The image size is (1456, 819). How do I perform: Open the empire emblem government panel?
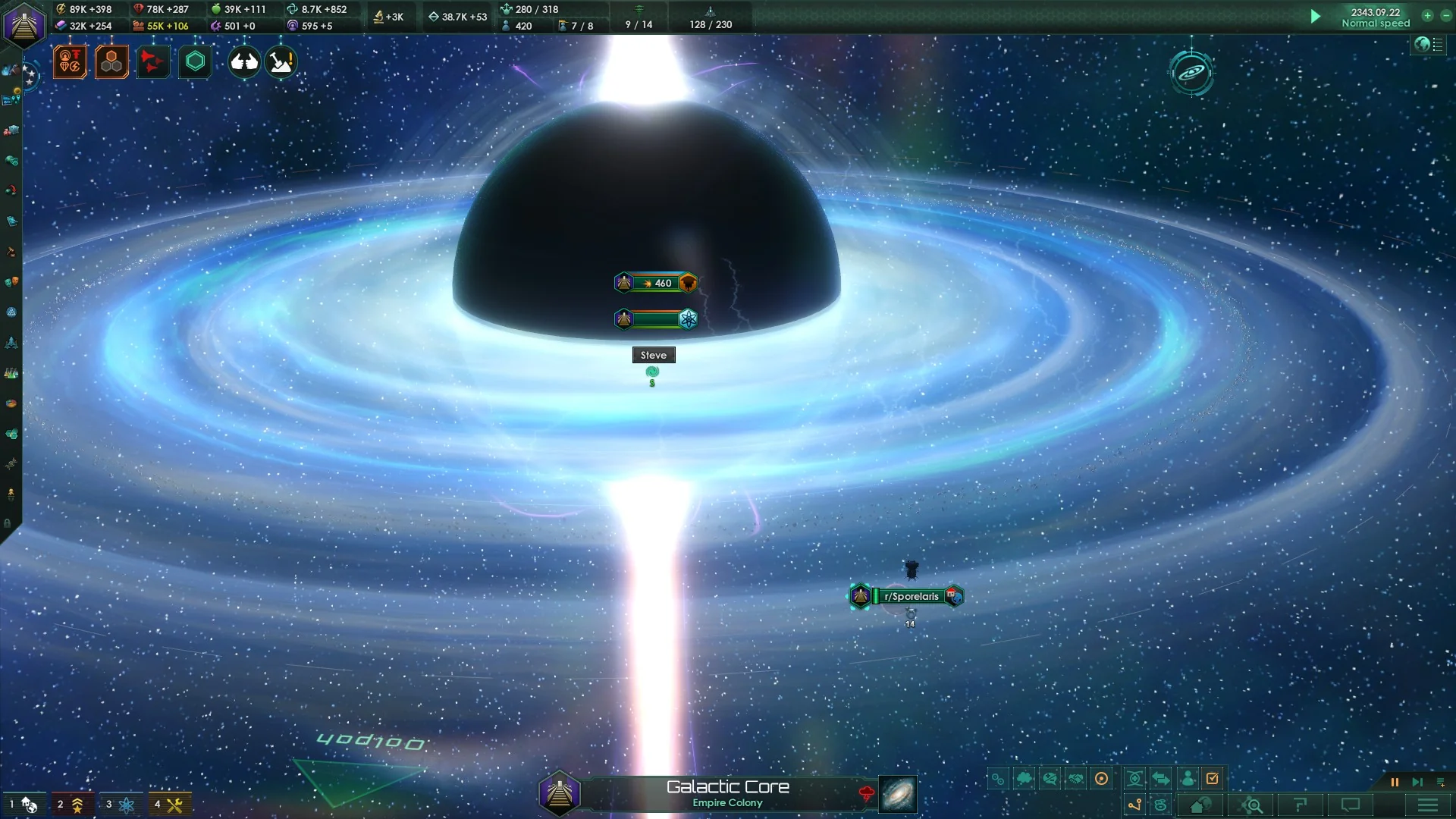pyautogui.click(x=24, y=25)
